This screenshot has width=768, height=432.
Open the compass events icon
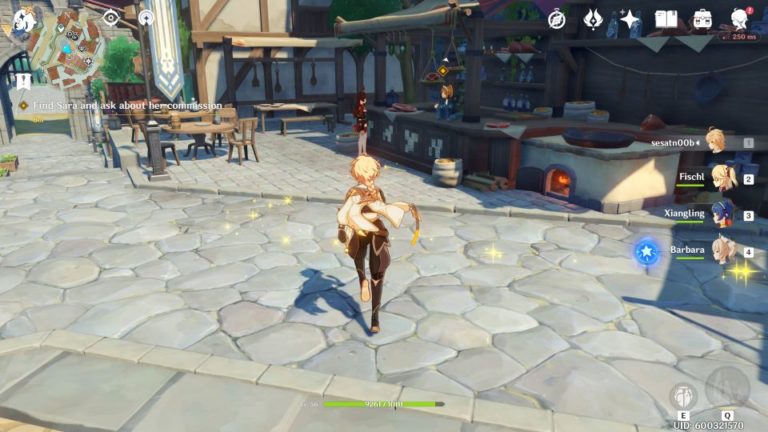(557, 19)
